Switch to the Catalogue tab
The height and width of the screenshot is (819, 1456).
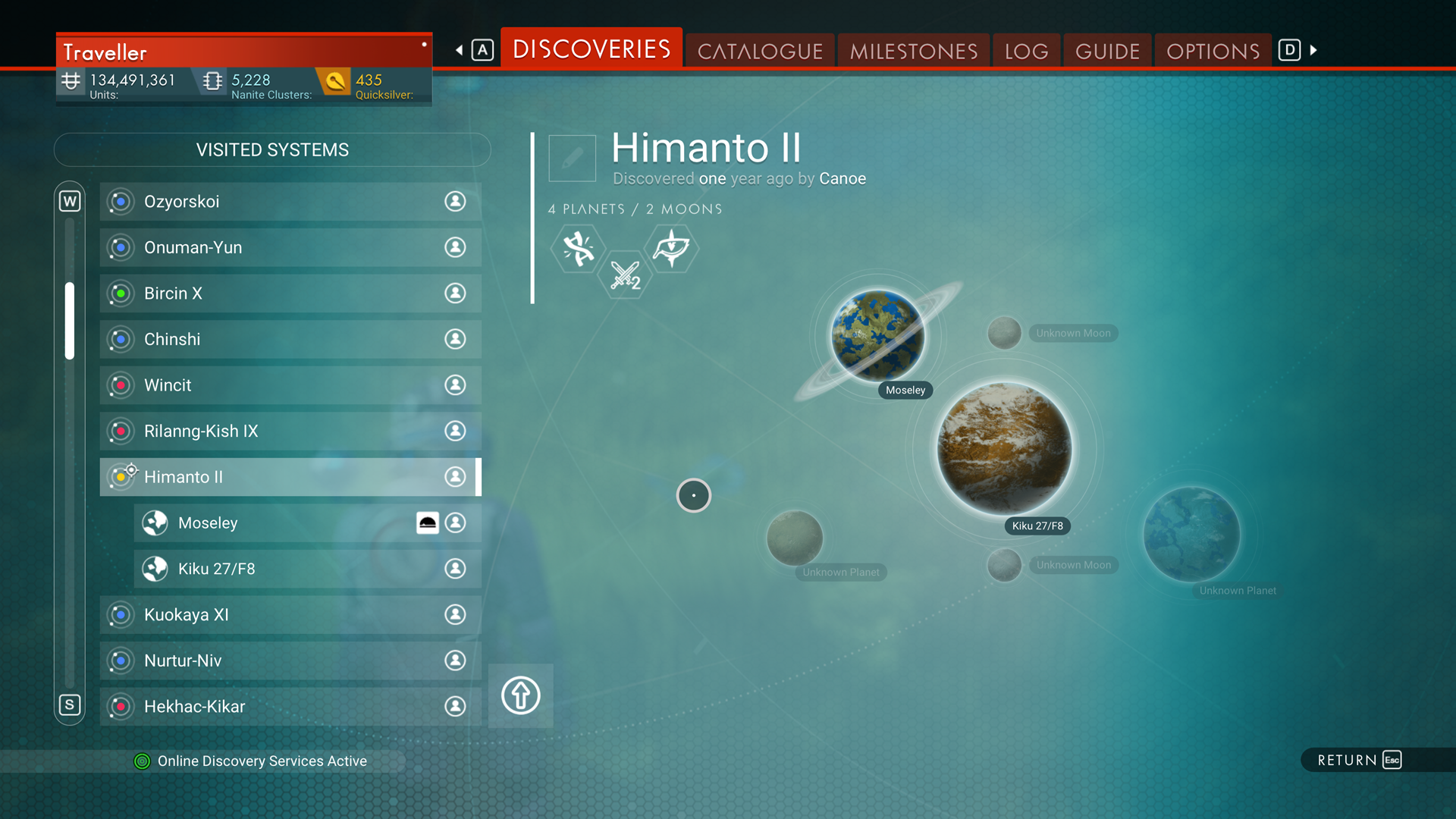pyautogui.click(x=760, y=51)
